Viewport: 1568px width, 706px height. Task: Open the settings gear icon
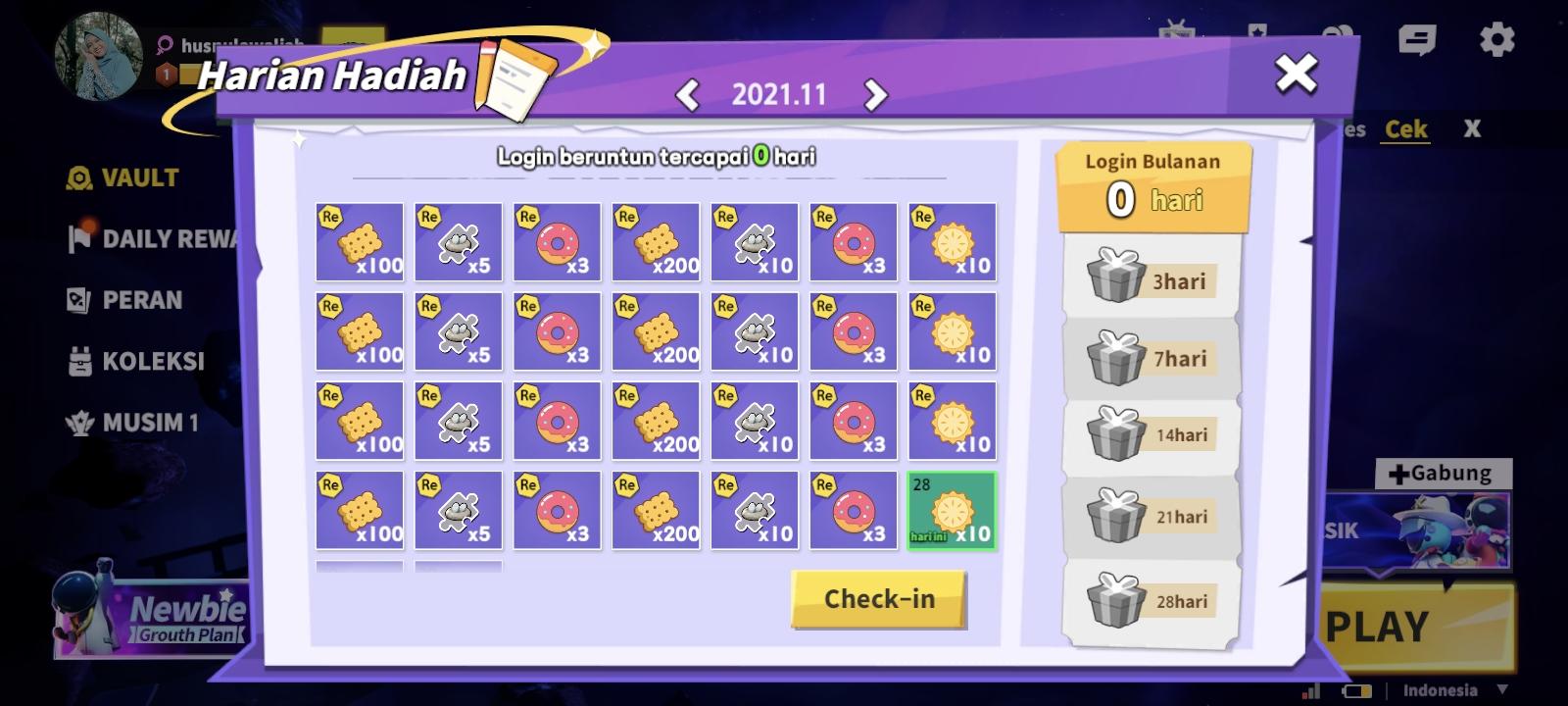pyautogui.click(x=1496, y=37)
